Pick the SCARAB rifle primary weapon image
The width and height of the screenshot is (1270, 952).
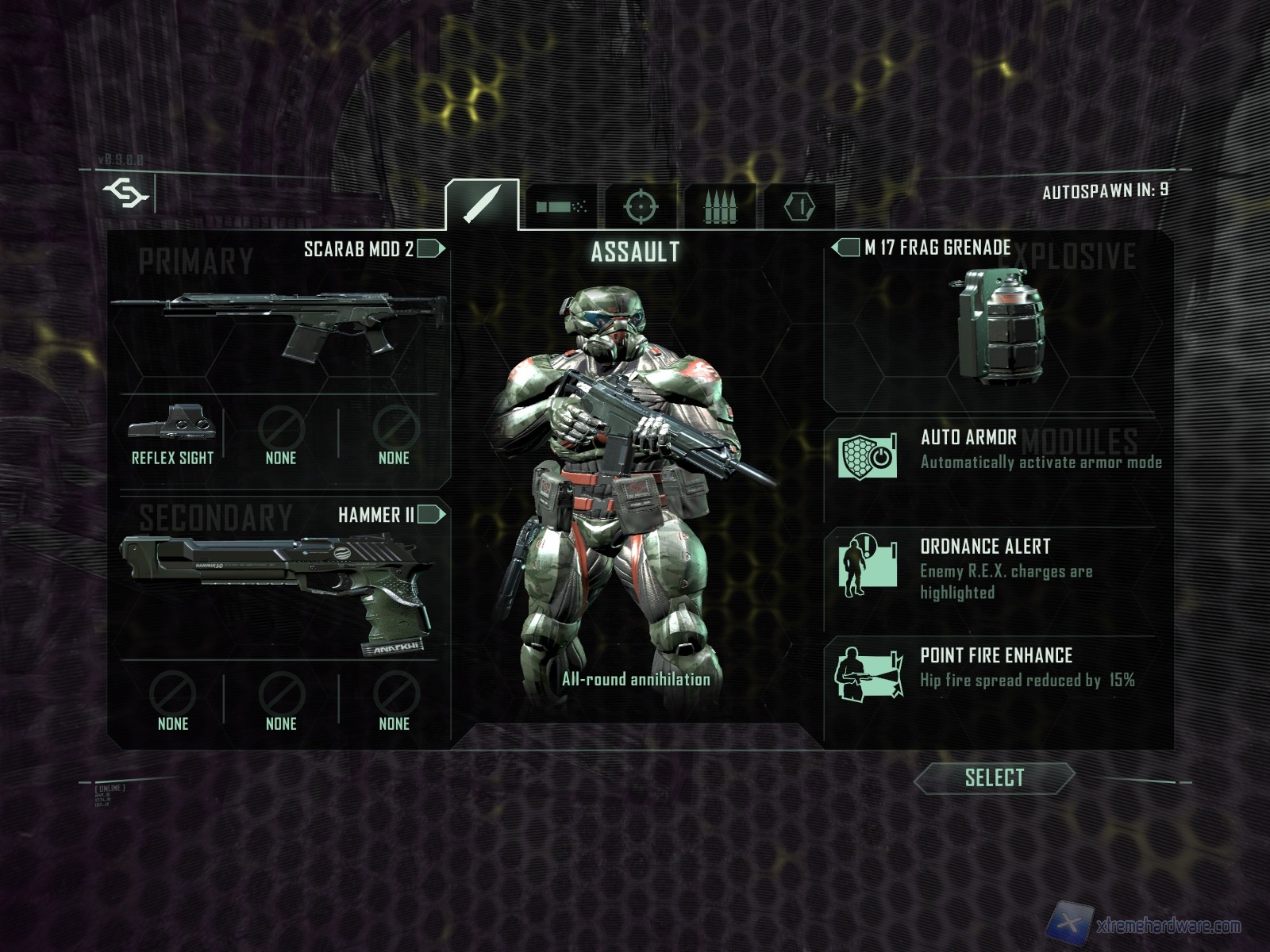[279, 325]
